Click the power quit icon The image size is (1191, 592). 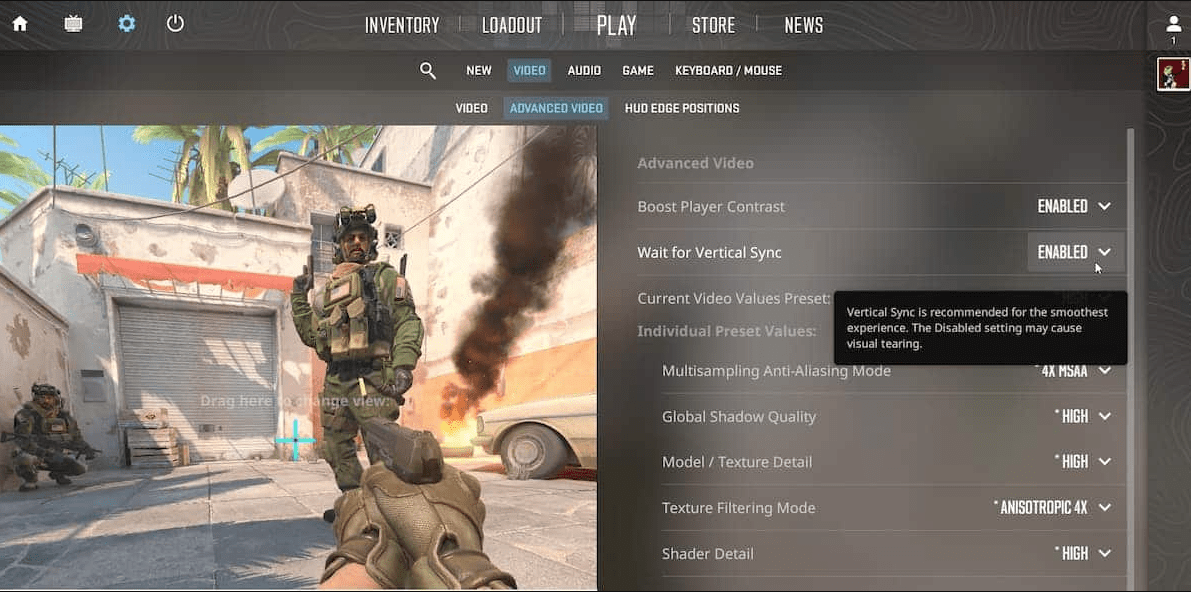(175, 24)
